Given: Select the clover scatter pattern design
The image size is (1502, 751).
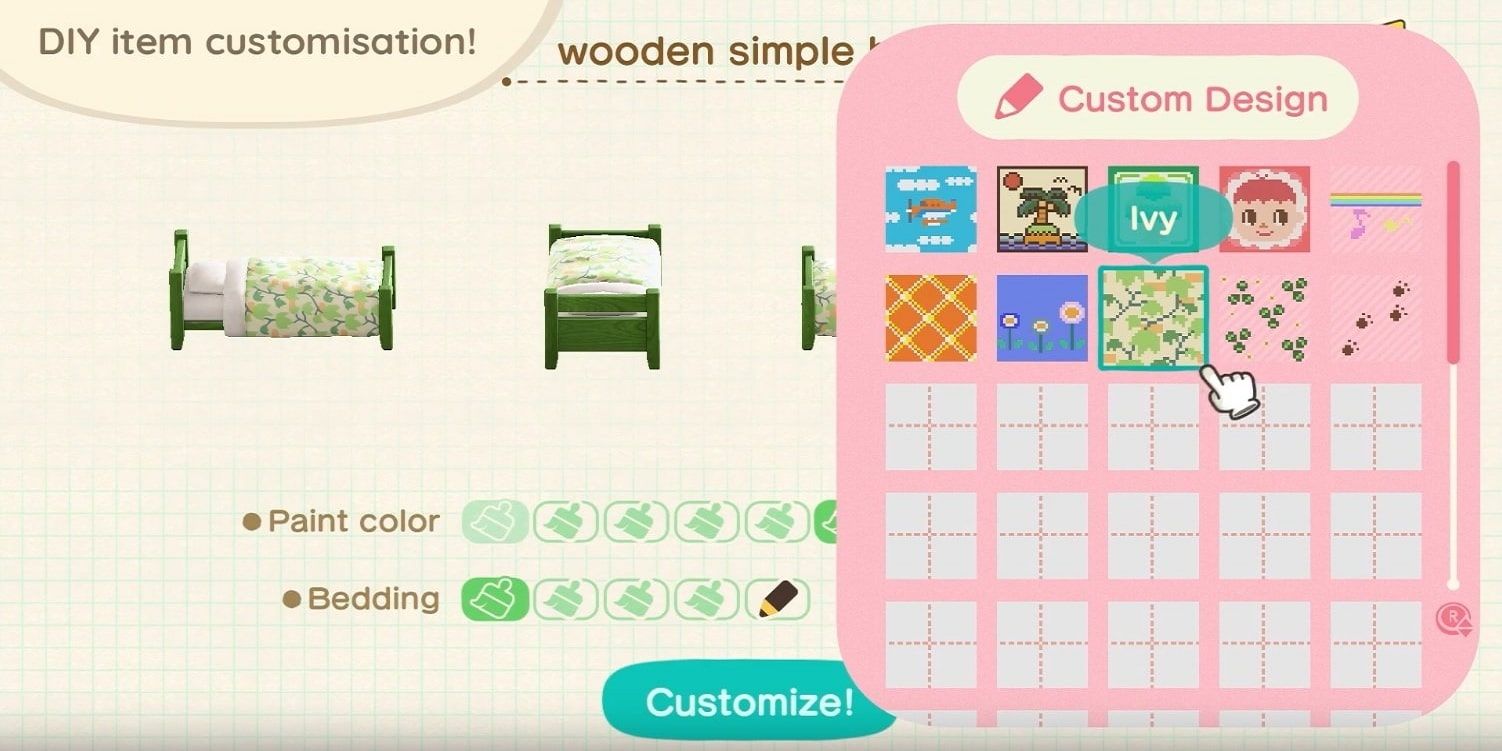Looking at the screenshot, I should tap(1265, 318).
